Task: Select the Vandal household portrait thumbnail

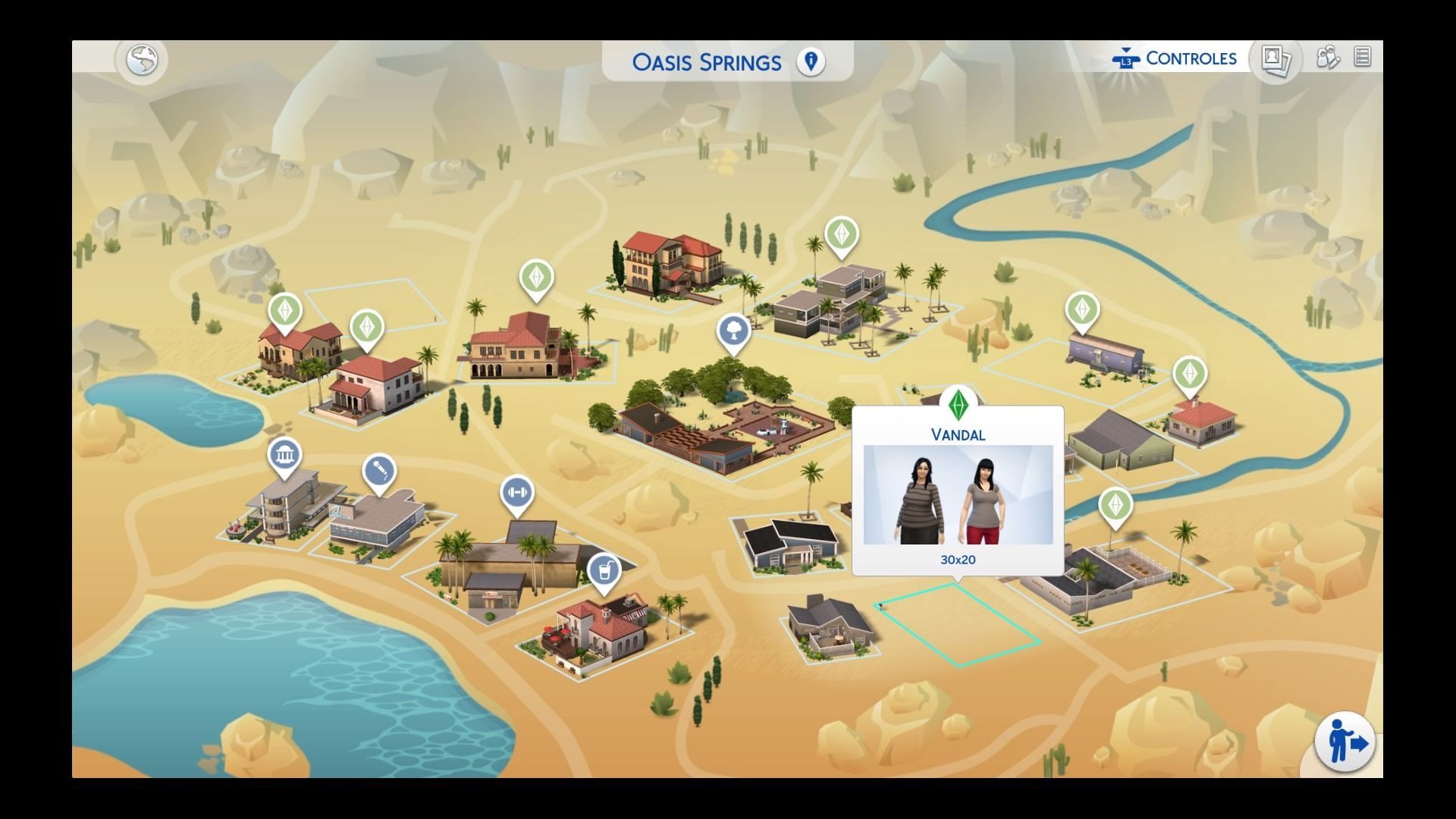Action: [958, 494]
